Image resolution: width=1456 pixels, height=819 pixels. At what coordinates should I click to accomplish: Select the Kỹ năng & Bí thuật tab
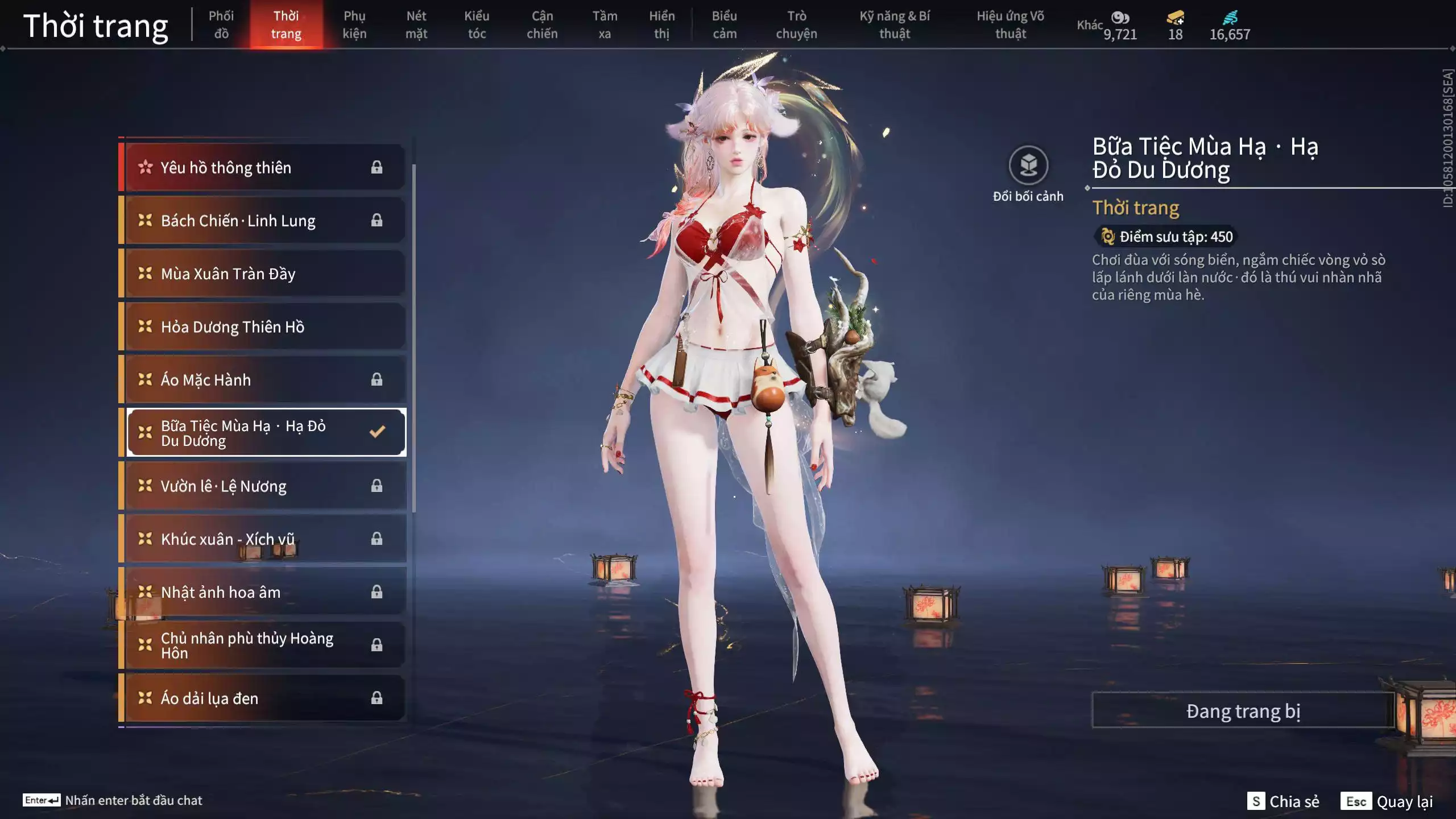click(x=895, y=24)
